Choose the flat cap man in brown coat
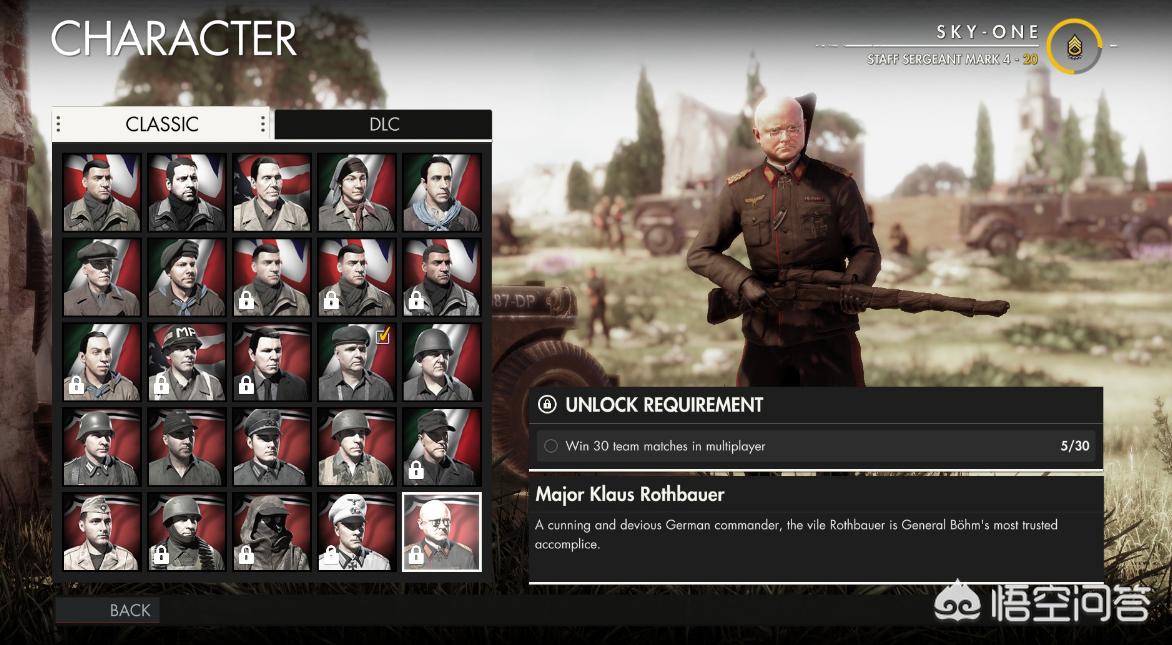1172x645 pixels. pyautogui.click(x=102, y=277)
